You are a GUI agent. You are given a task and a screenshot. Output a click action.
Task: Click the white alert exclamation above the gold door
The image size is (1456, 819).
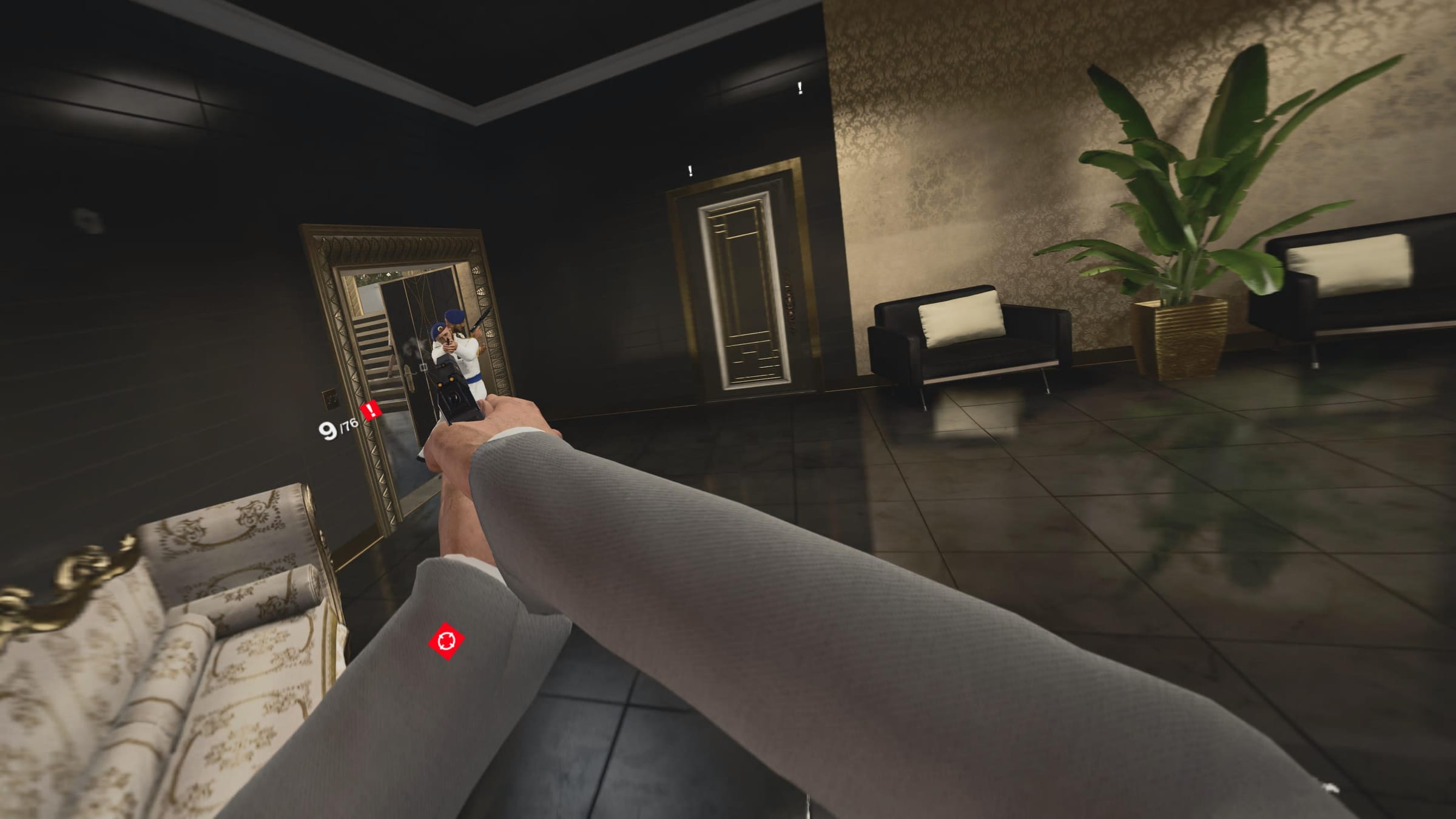pyautogui.click(x=689, y=170)
